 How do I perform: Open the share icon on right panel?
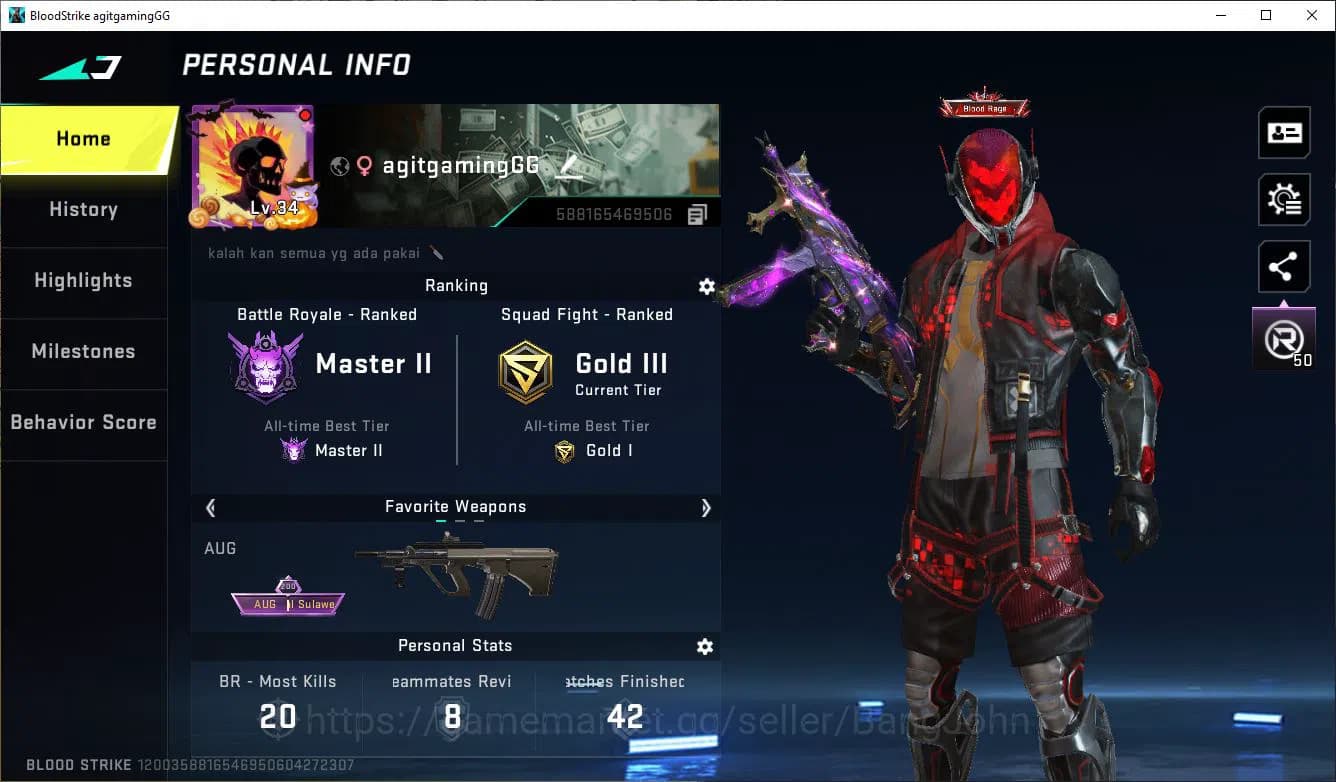tap(1284, 266)
